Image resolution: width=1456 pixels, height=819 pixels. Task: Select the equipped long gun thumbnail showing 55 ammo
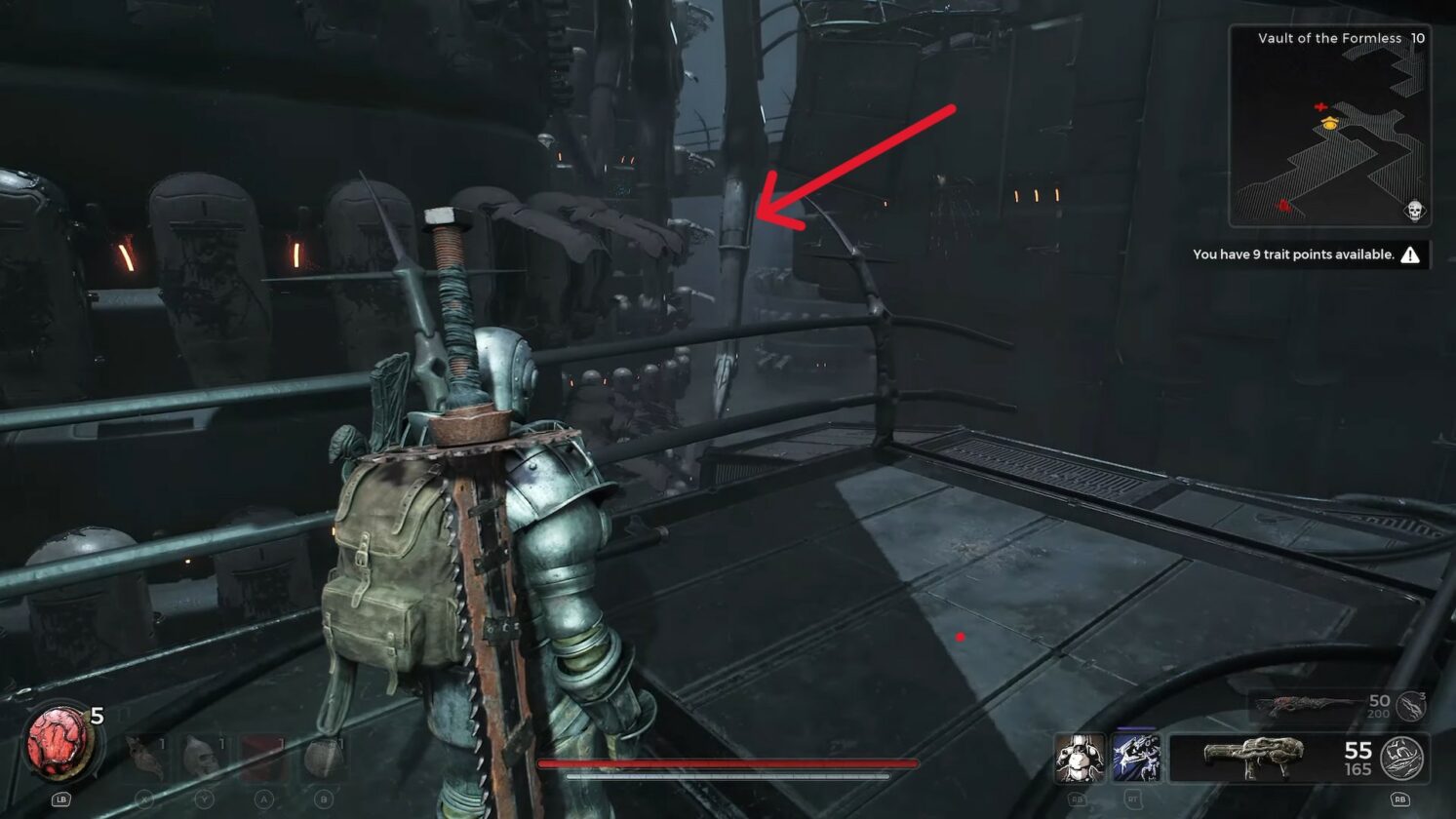pos(1251,756)
